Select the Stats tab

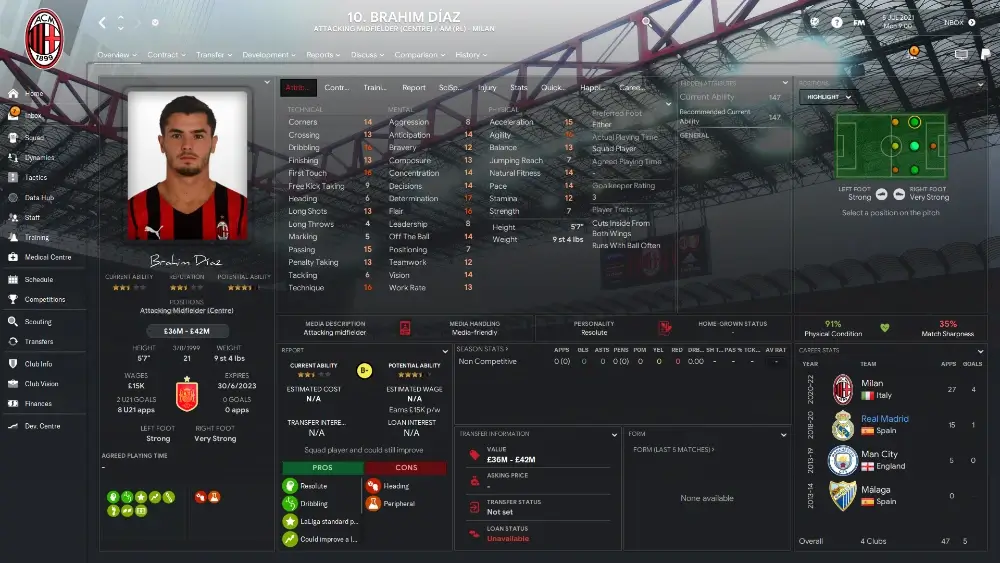point(518,87)
